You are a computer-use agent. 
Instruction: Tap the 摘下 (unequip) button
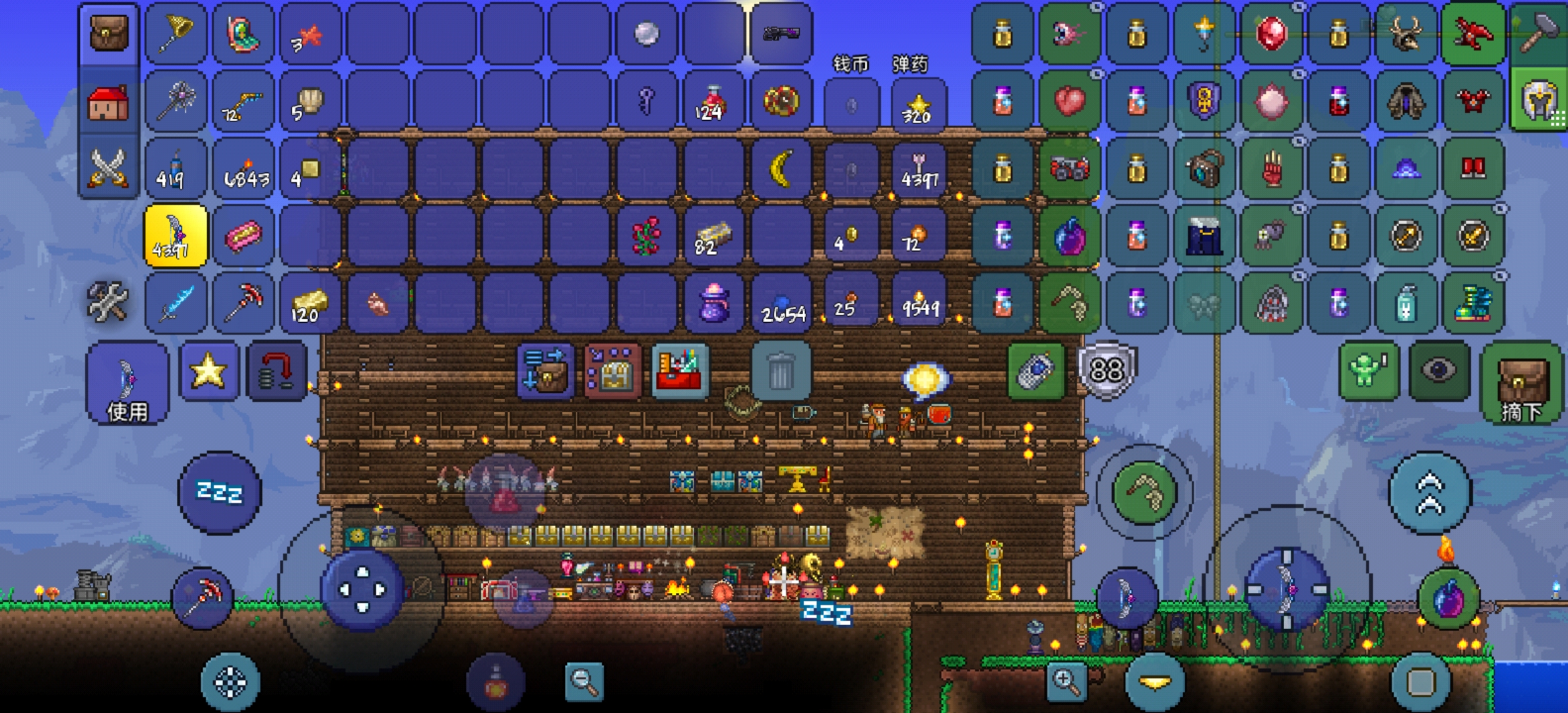[x=1522, y=383]
